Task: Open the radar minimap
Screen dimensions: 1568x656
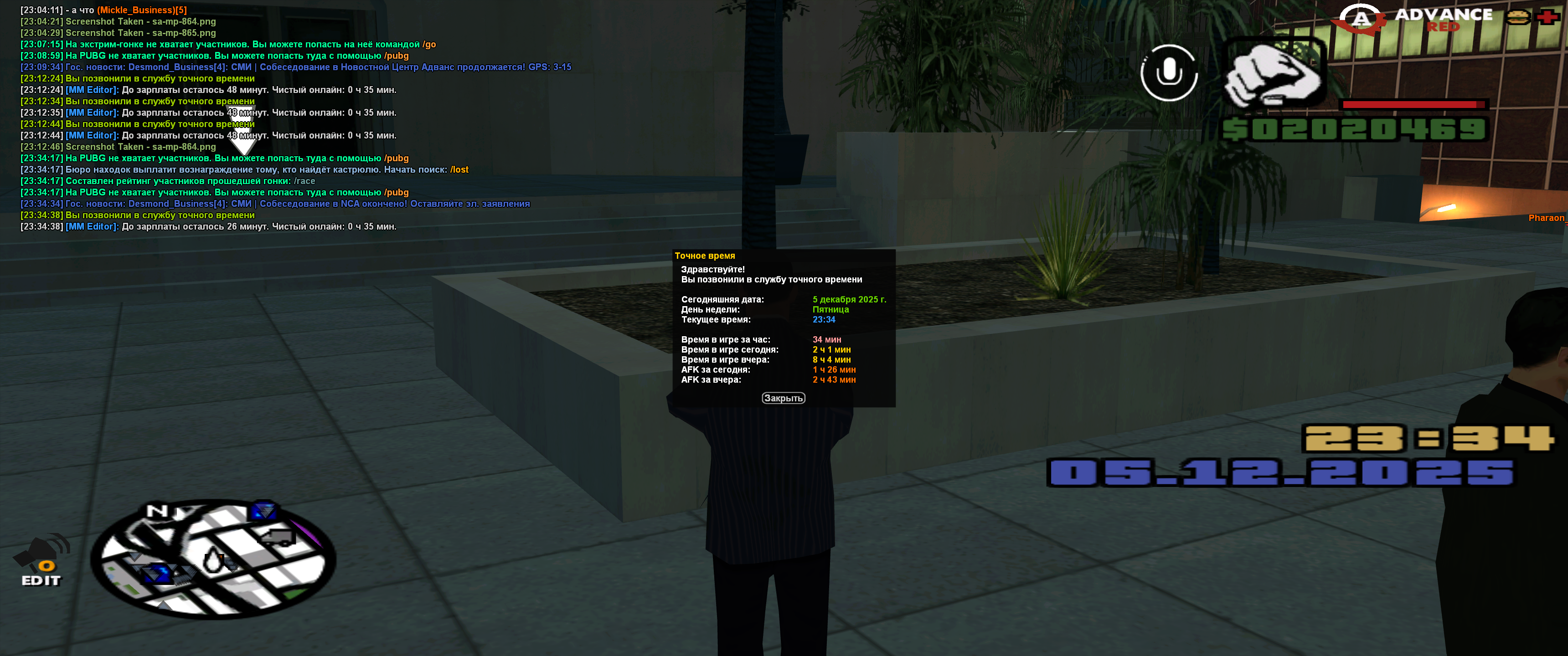Action: point(213,559)
